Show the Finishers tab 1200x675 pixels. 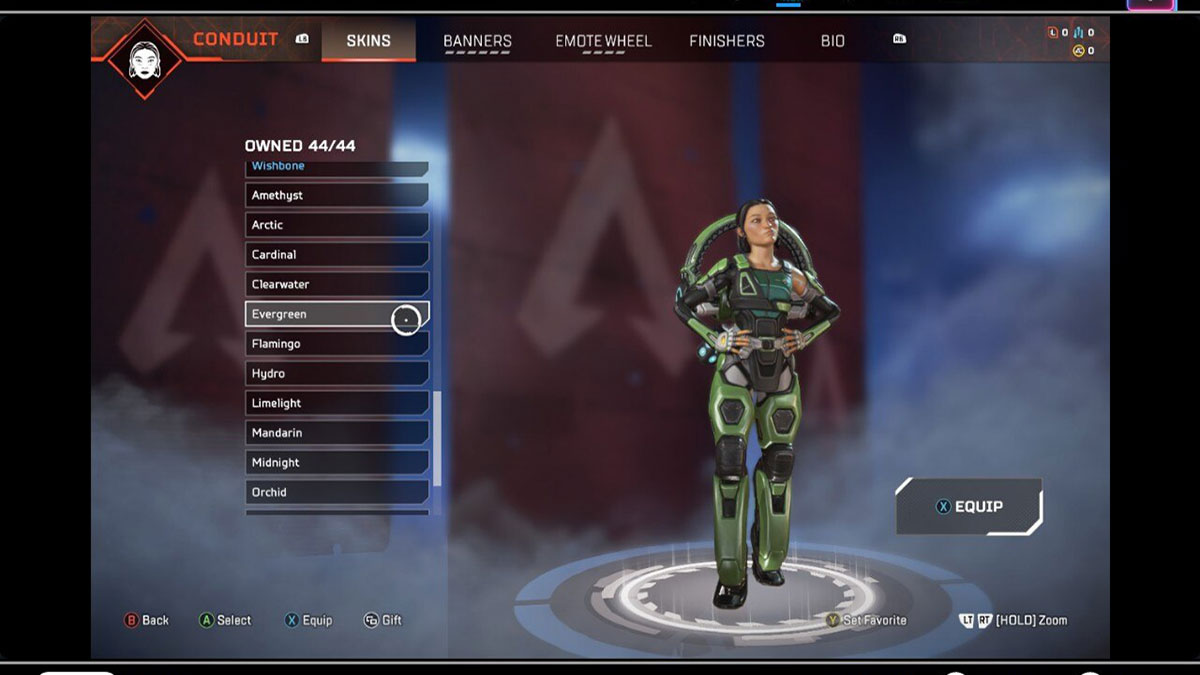pyautogui.click(x=727, y=41)
